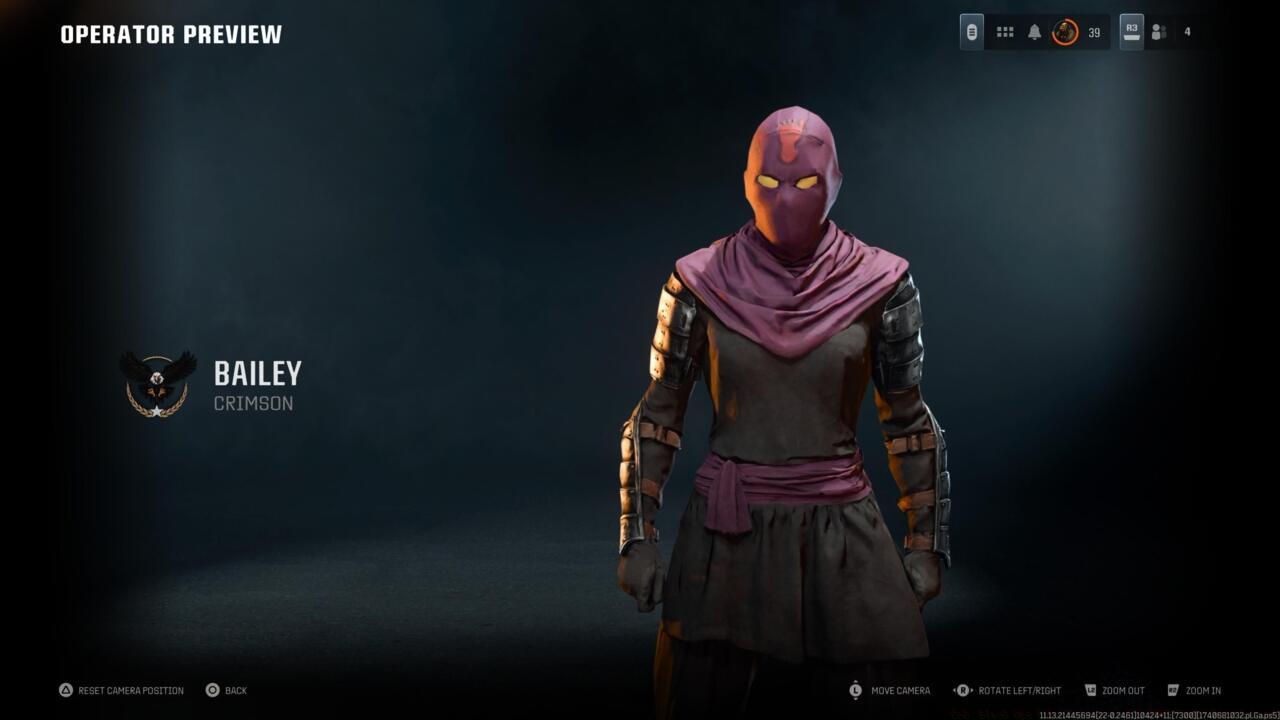Click the grid menu icon

[x=1004, y=31]
